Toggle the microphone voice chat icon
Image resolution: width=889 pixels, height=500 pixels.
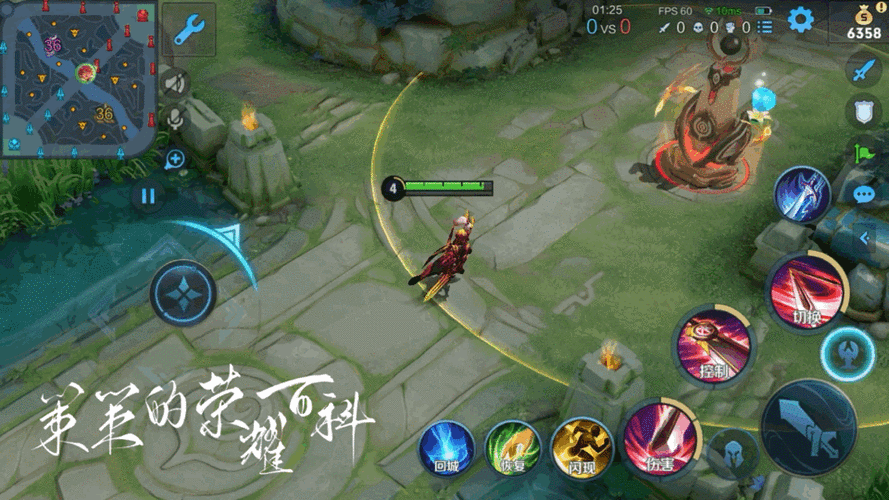click(176, 118)
